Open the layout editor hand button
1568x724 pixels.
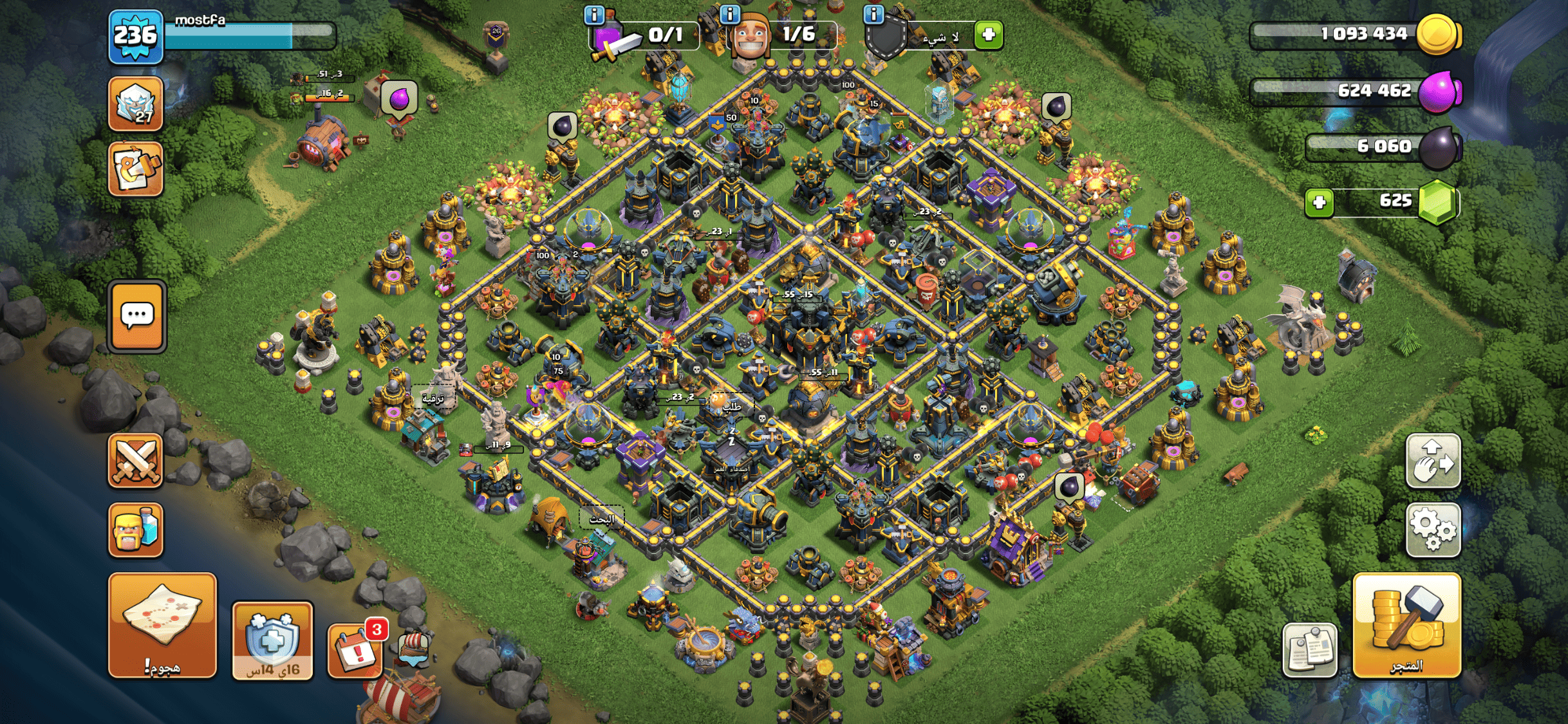pyautogui.click(x=1433, y=461)
